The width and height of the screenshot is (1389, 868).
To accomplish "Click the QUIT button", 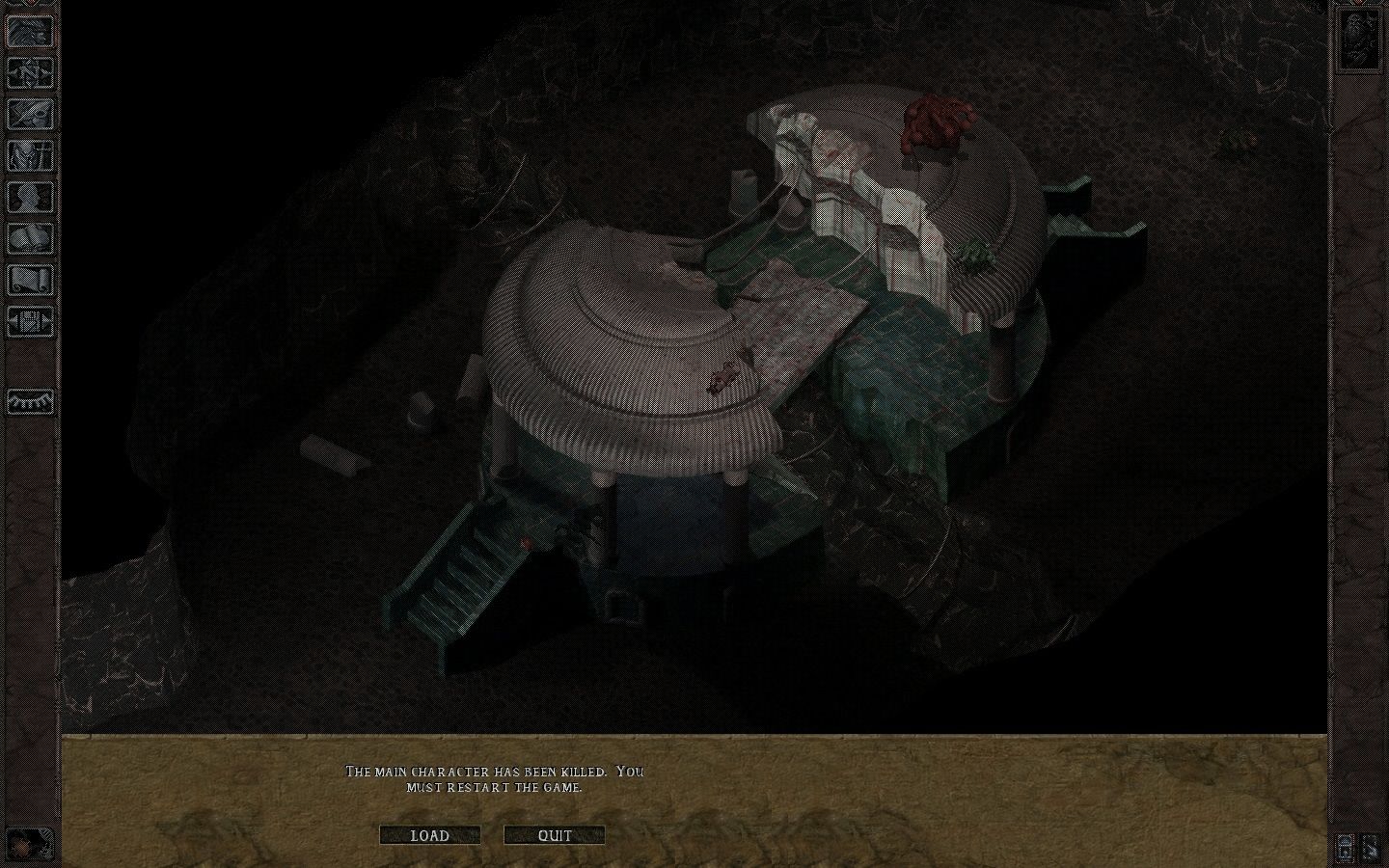I will (553, 835).
